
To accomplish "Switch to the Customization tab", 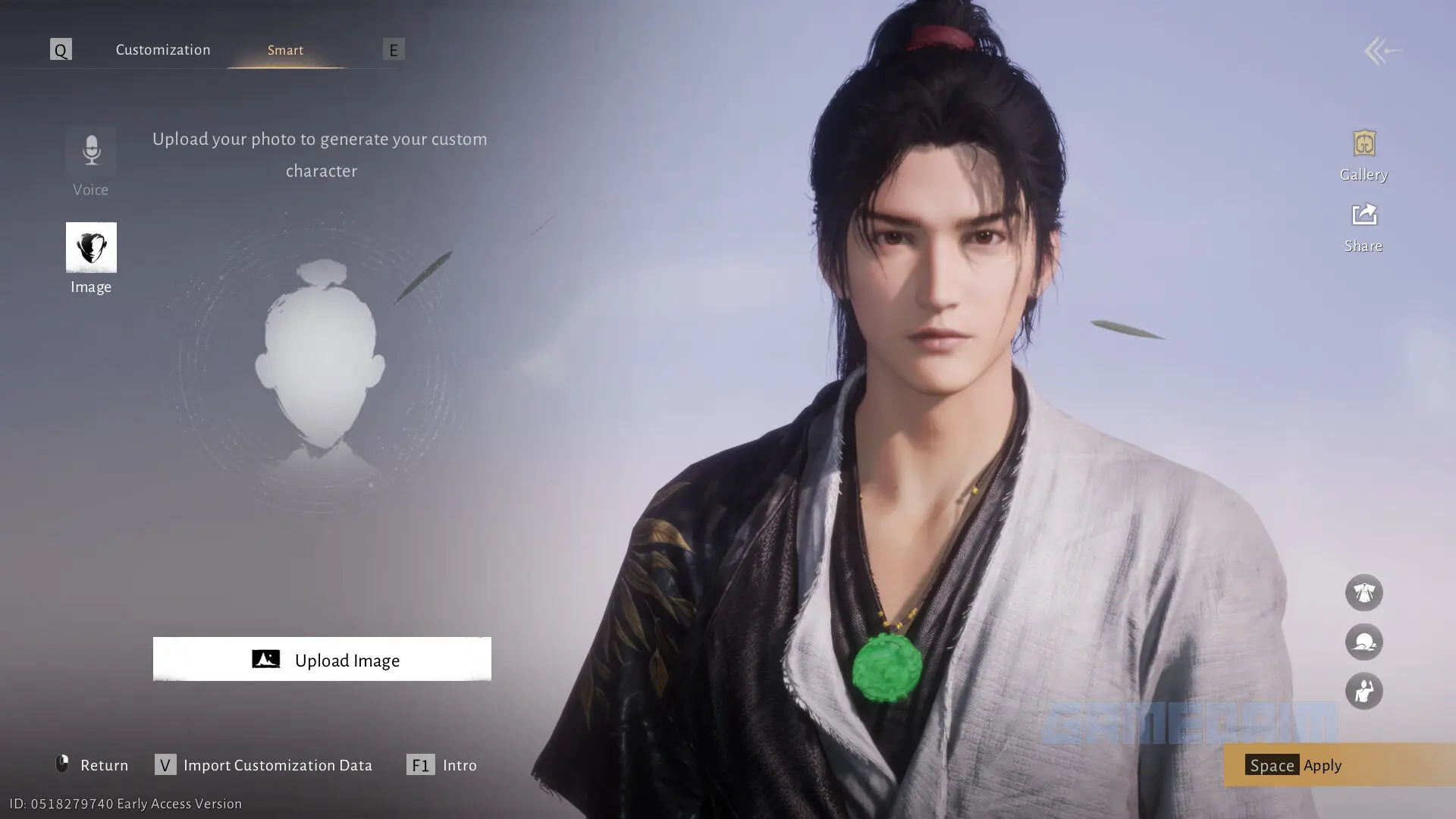I will pos(162,50).
